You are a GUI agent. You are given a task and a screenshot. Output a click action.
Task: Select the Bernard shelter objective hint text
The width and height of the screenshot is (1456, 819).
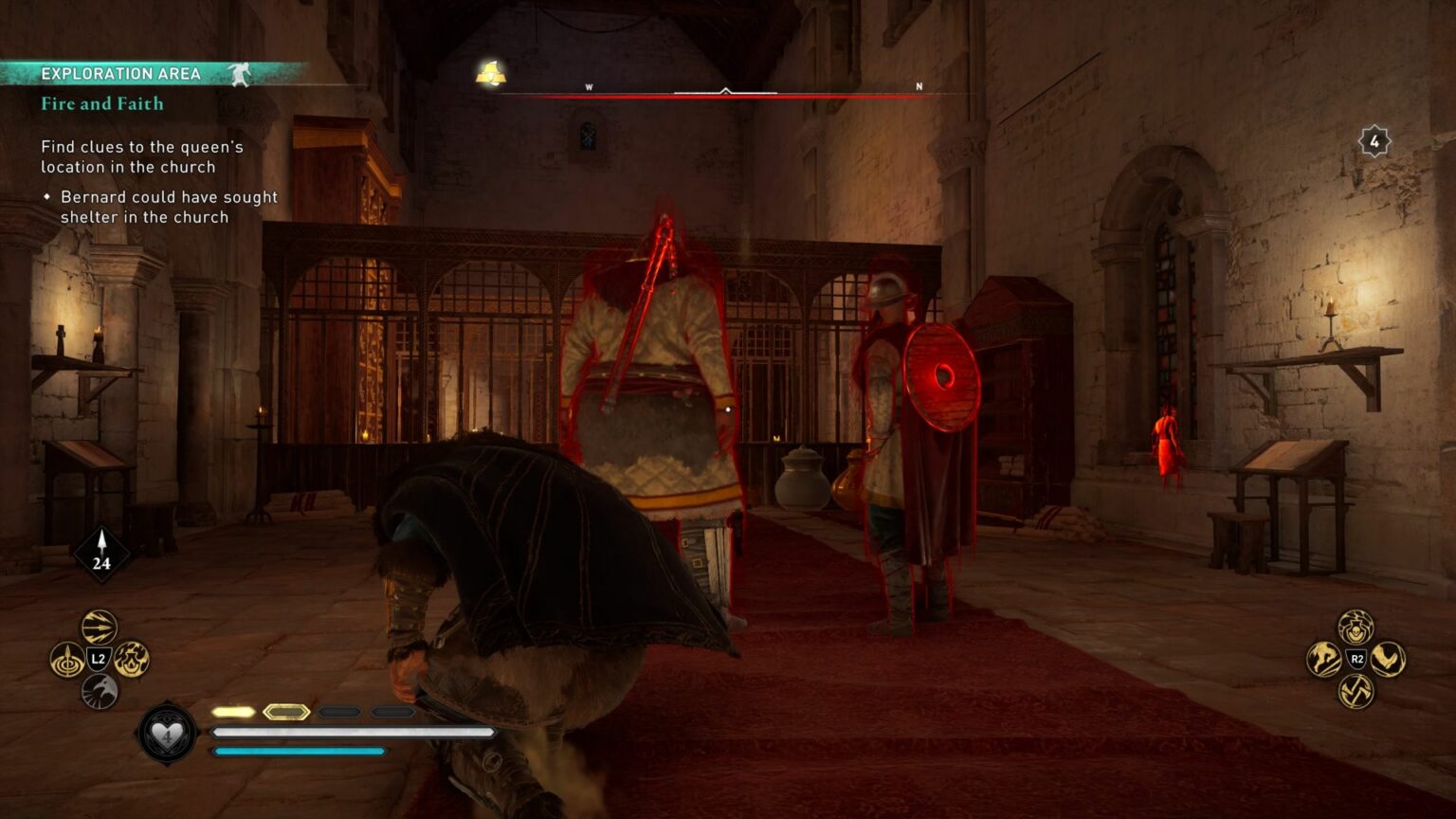coord(169,207)
